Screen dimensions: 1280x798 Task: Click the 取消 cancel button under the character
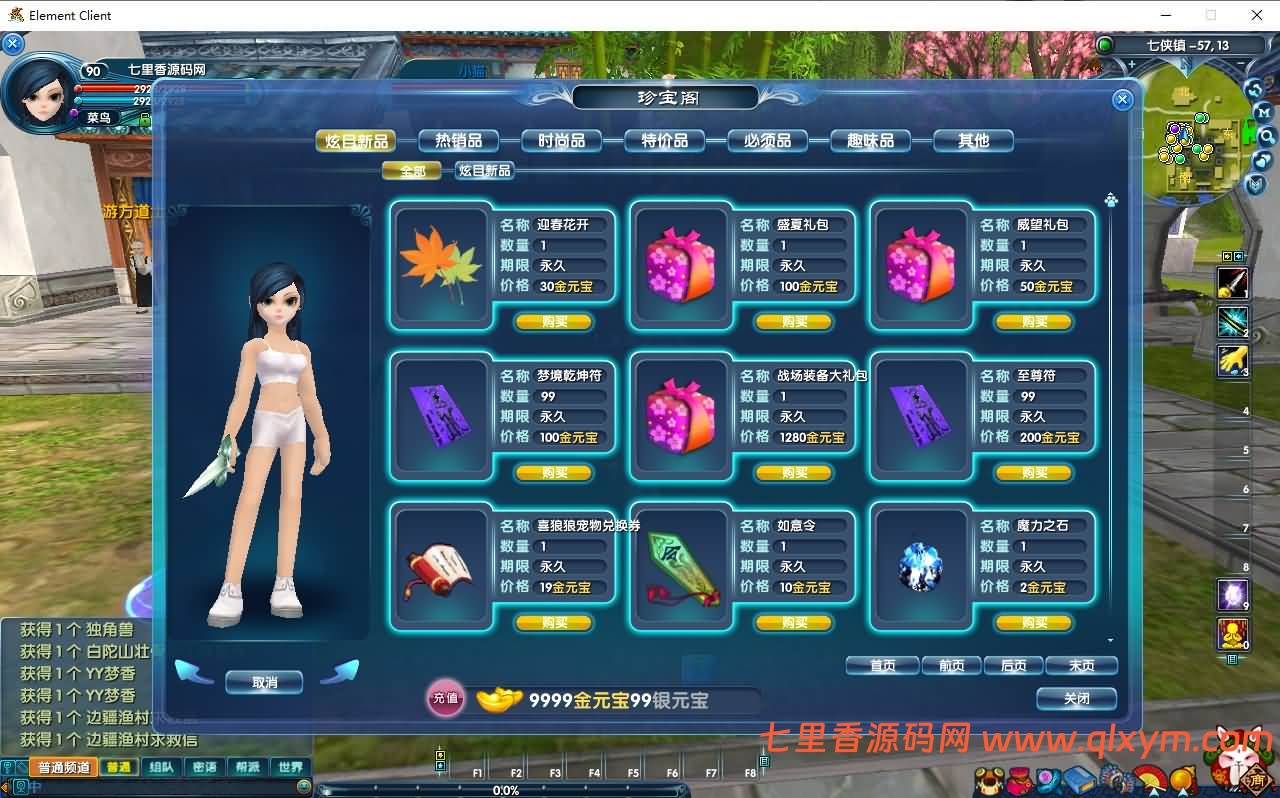tap(263, 681)
